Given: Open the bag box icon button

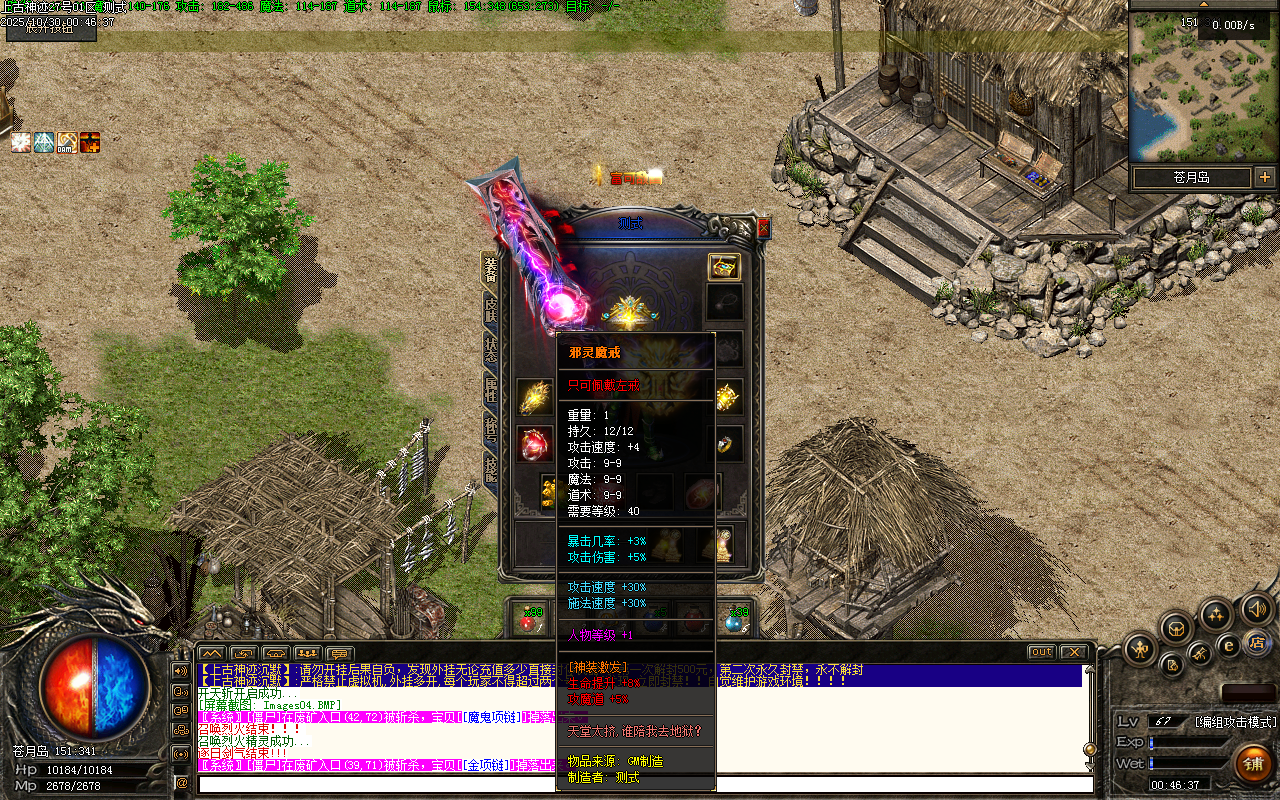Looking at the screenshot, I should point(1176,629).
